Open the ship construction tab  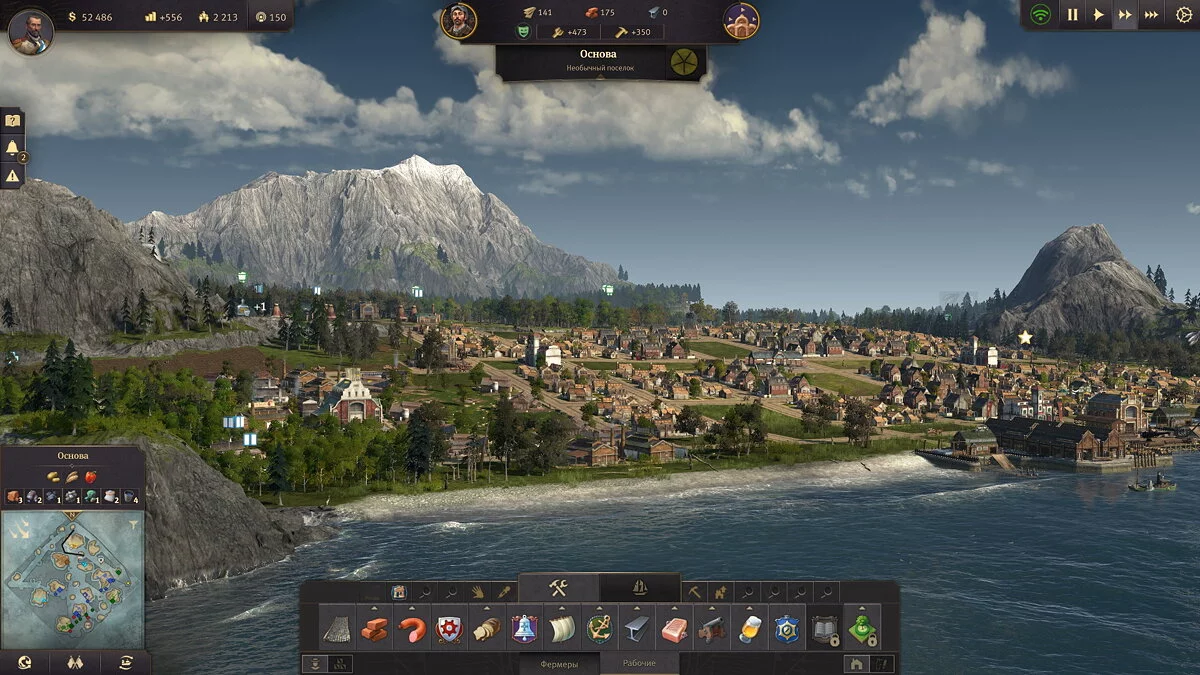[640, 588]
